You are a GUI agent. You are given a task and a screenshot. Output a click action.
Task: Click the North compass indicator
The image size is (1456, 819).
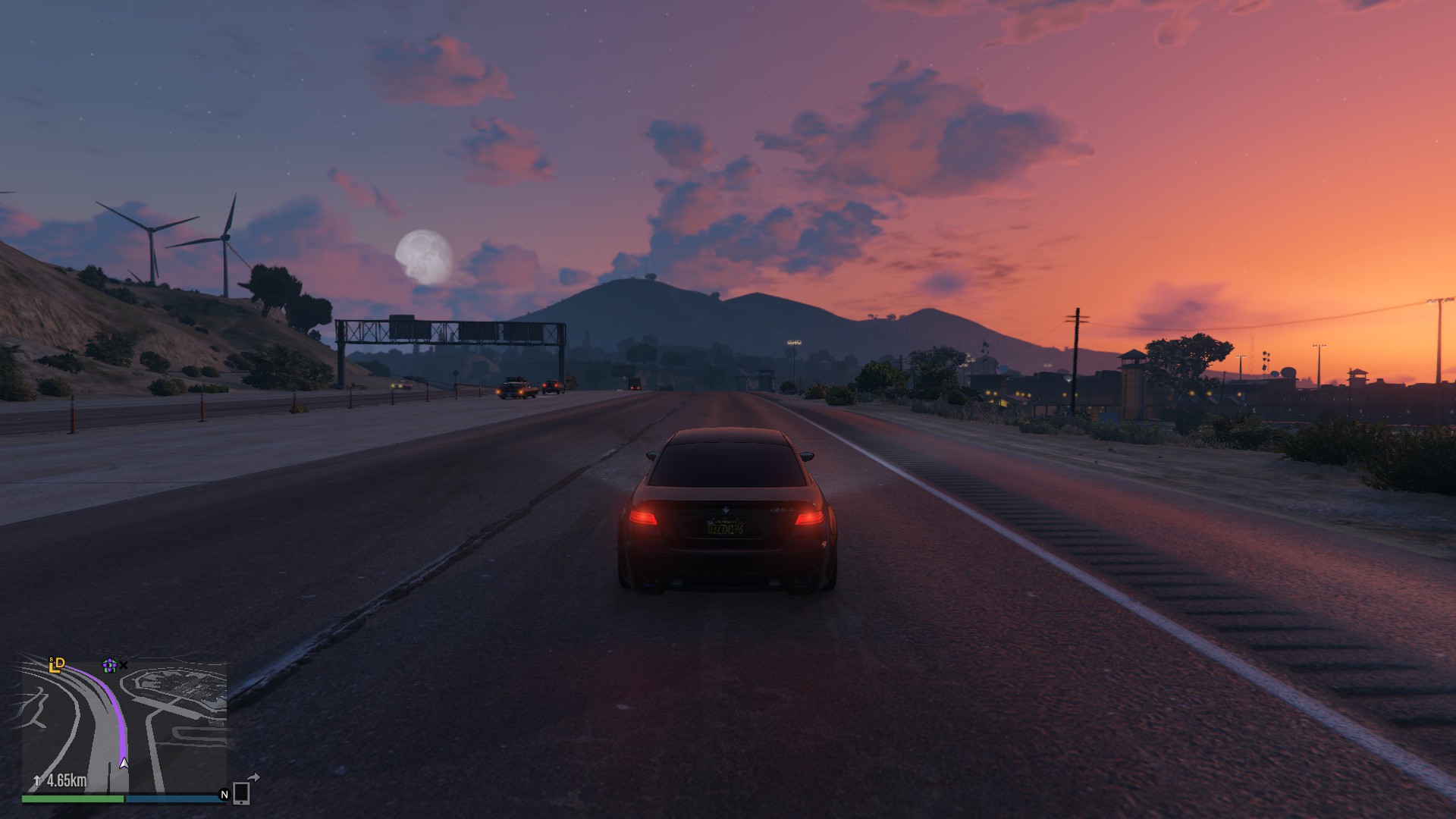[224, 795]
